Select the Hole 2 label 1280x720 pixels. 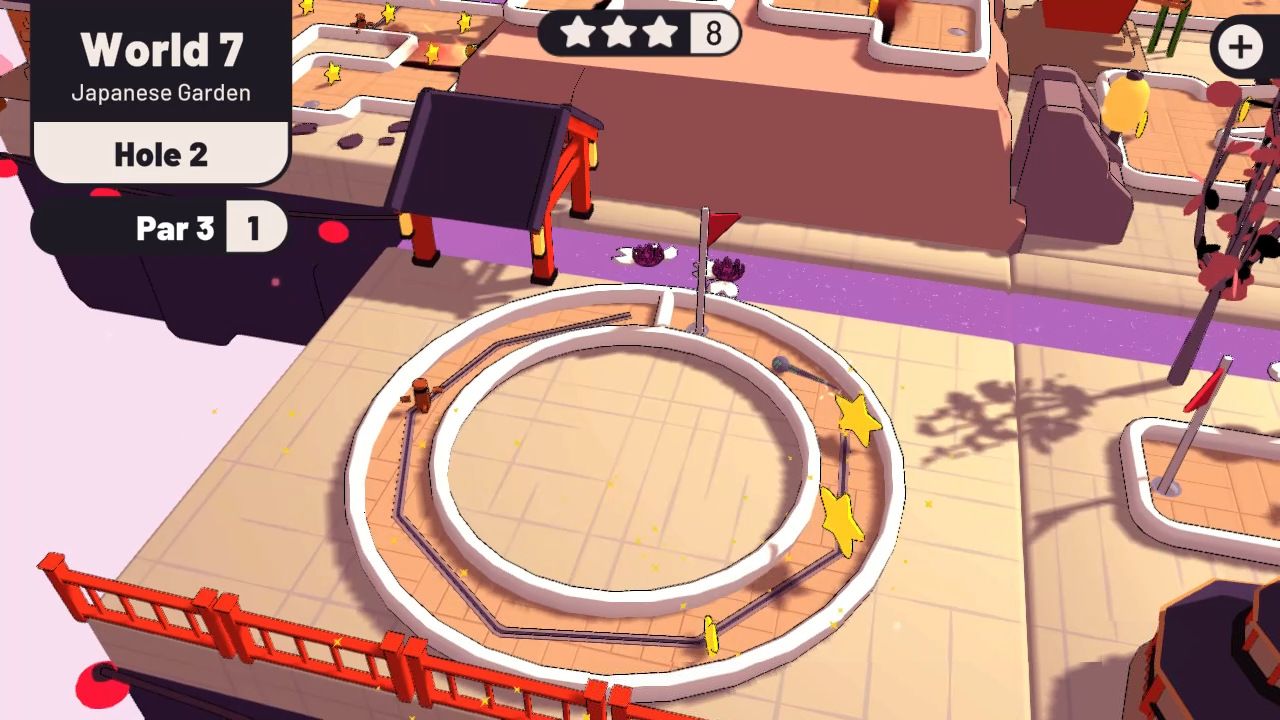(x=162, y=153)
